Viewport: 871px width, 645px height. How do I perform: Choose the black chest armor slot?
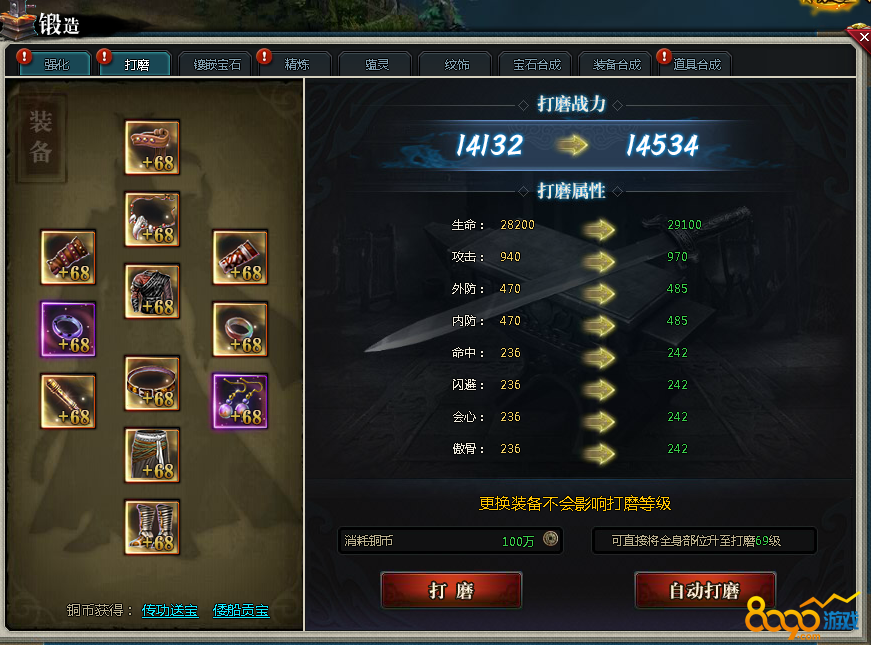point(152,292)
